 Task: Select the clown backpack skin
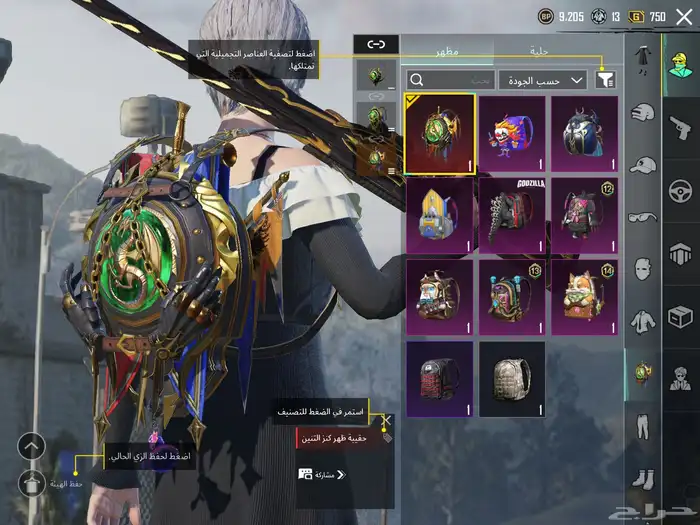(512, 134)
